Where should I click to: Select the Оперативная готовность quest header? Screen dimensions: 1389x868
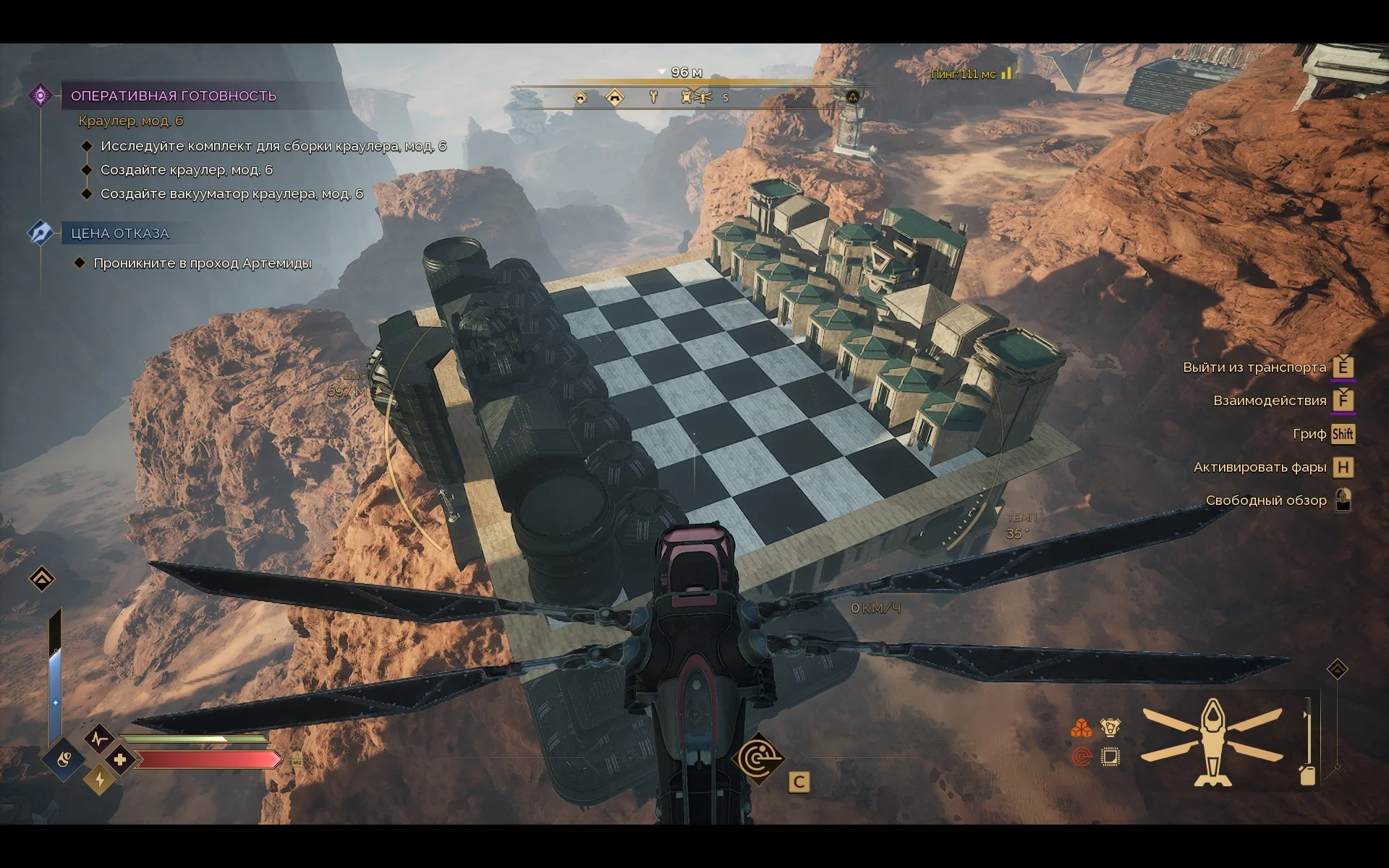(x=173, y=96)
